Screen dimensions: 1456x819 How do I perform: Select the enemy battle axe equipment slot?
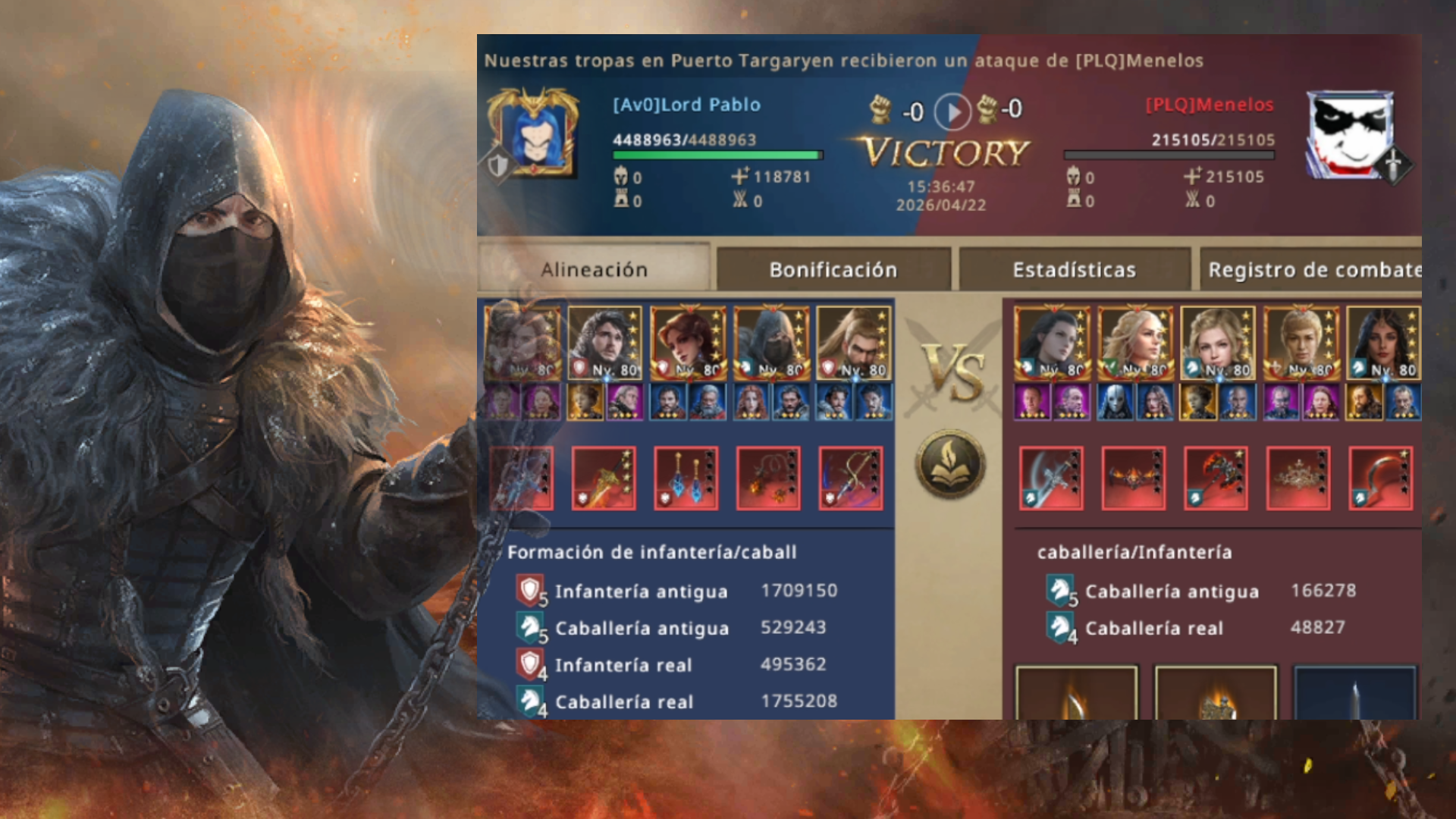pyautogui.click(x=1051, y=479)
